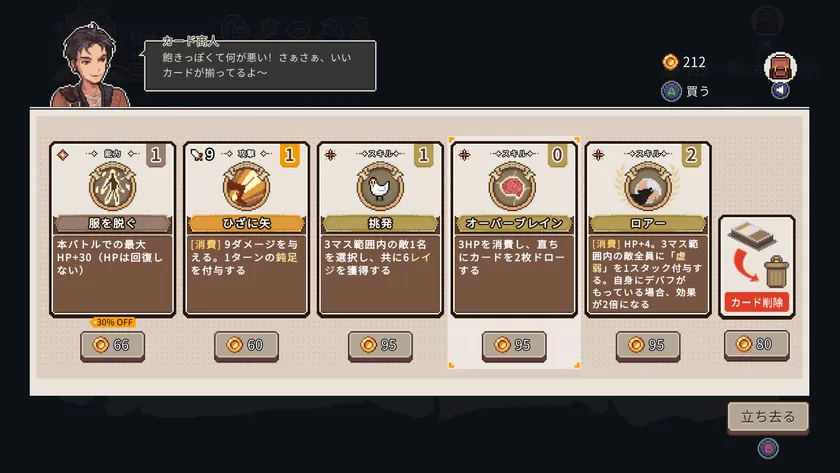Purchase 挑発 with its 95 coin button
This screenshot has width=840, height=473.
pos(380,345)
